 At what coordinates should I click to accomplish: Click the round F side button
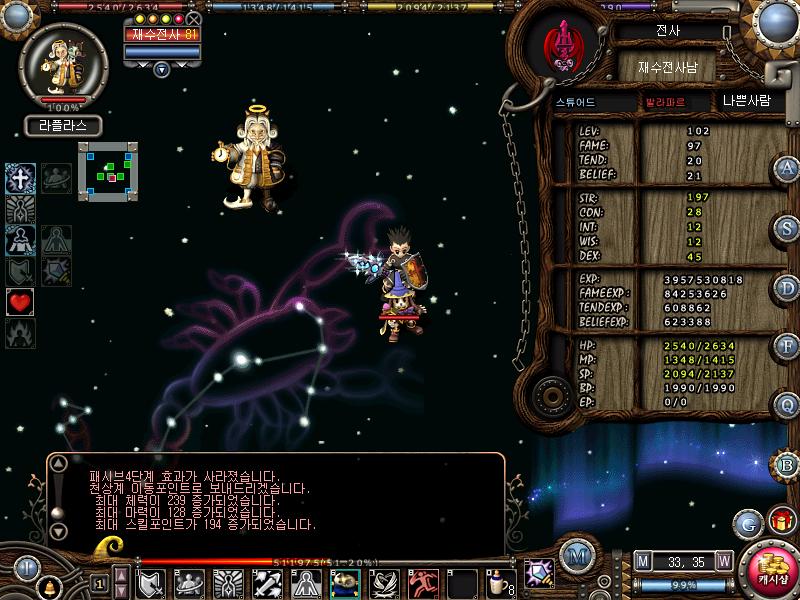coord(788,346)
